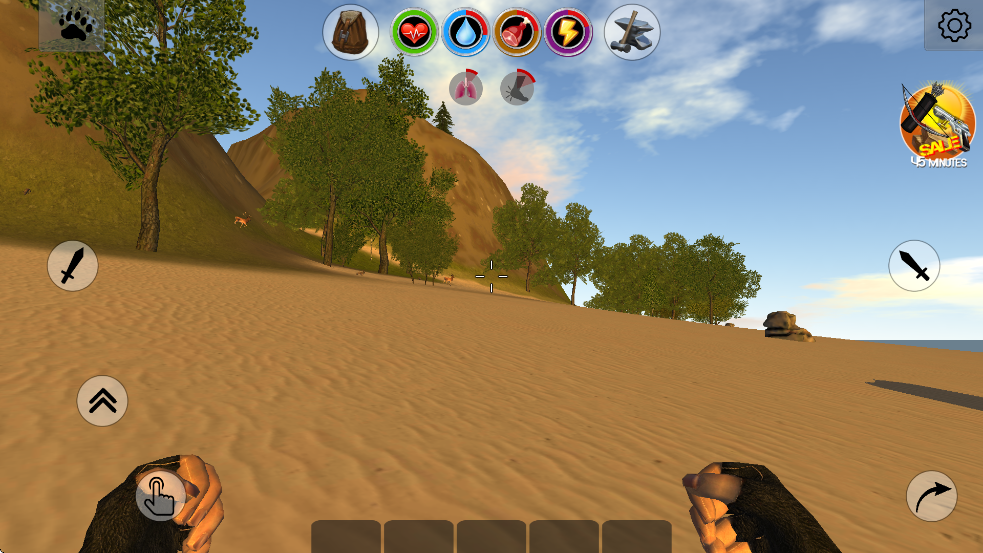
Task: Attack with the left sword button
Action: [x=73, y=266]
